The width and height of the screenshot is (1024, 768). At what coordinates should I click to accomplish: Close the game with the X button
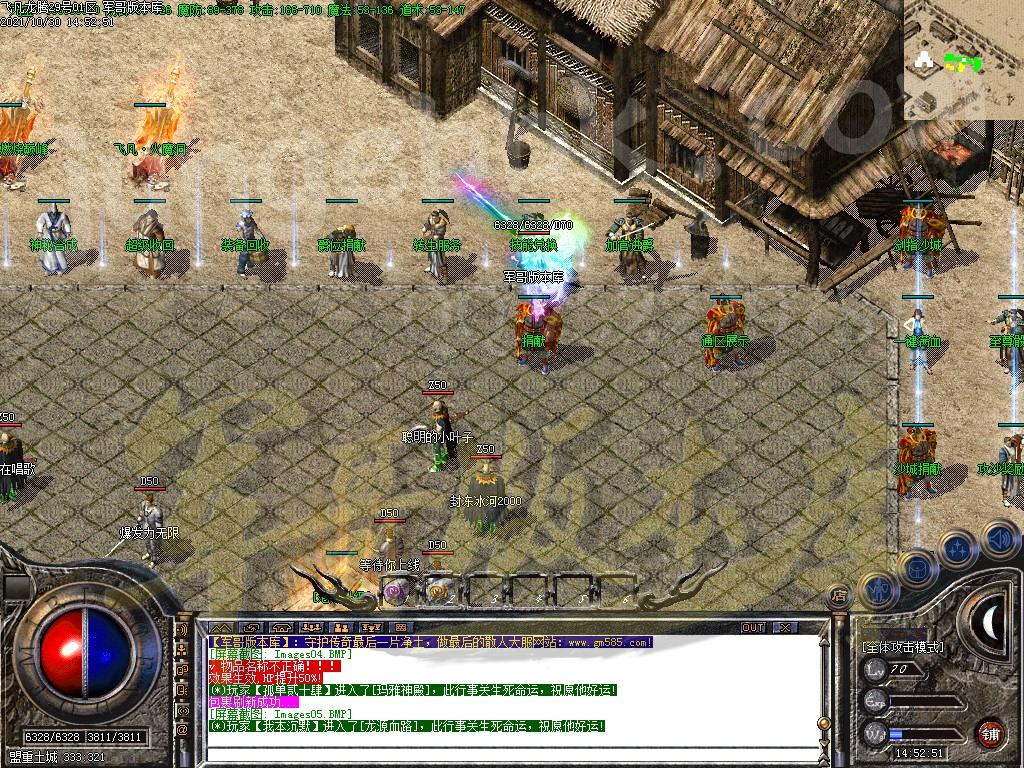coord(786,627)
